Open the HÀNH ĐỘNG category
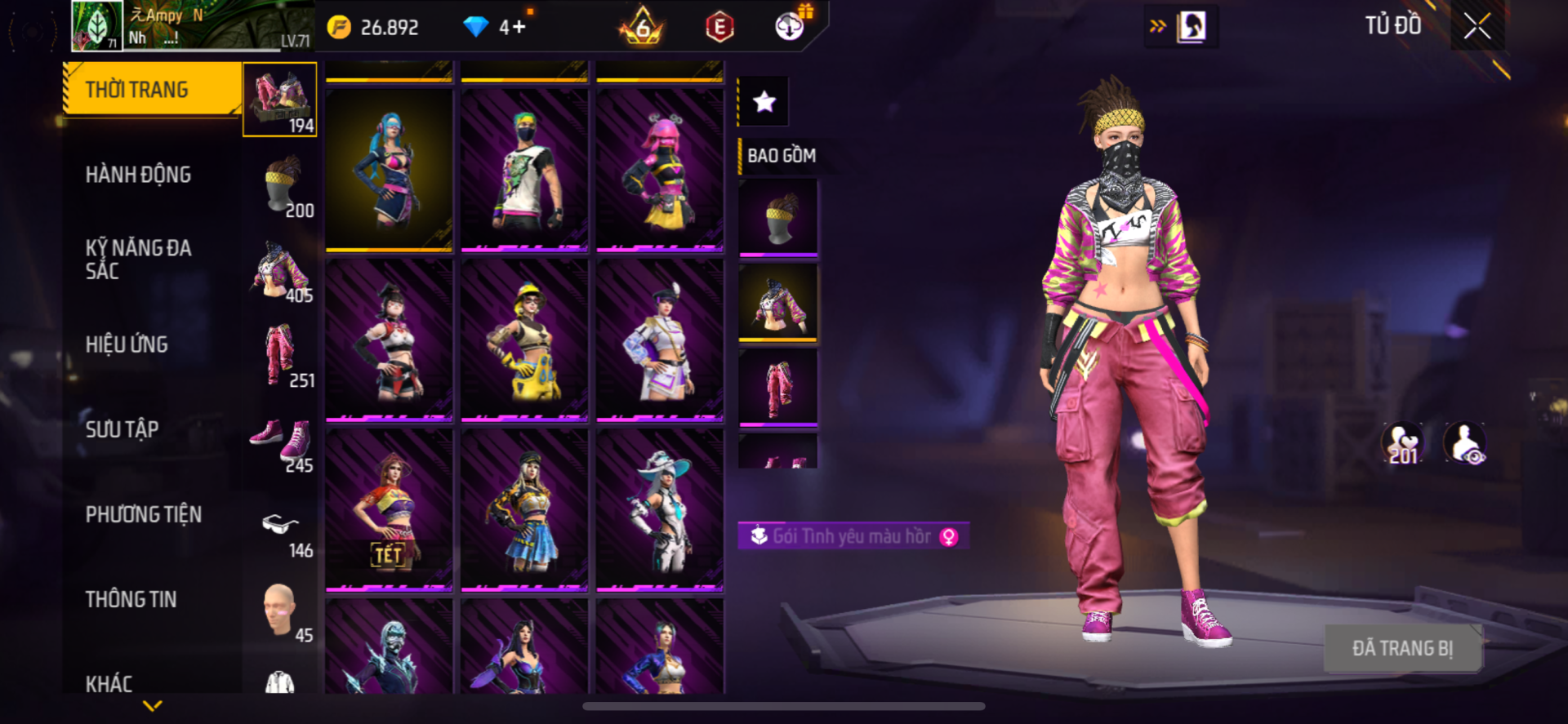The height and width of the screenshot is (724, 1568). coord(138,175)
